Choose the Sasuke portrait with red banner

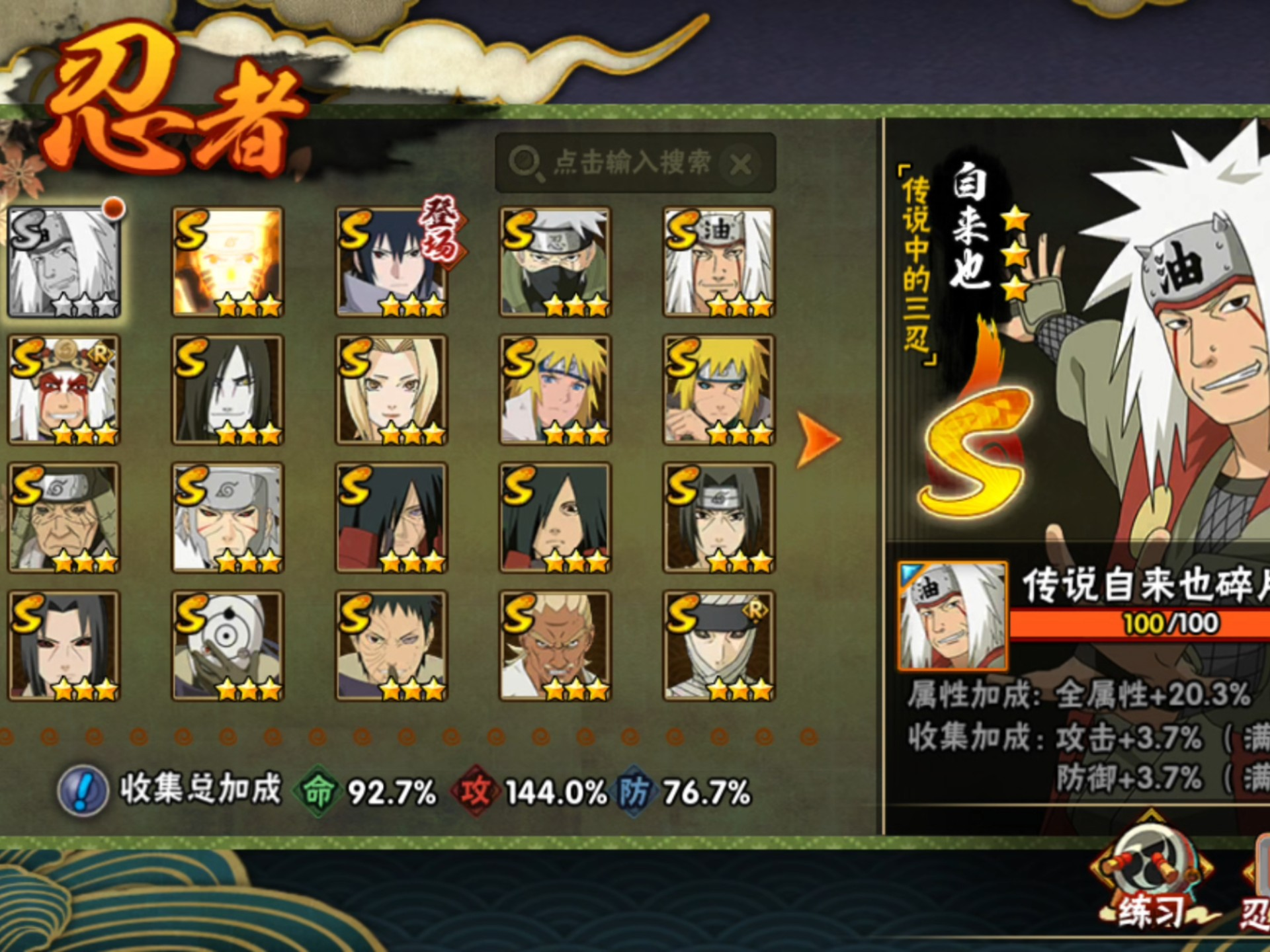[392, 262]
